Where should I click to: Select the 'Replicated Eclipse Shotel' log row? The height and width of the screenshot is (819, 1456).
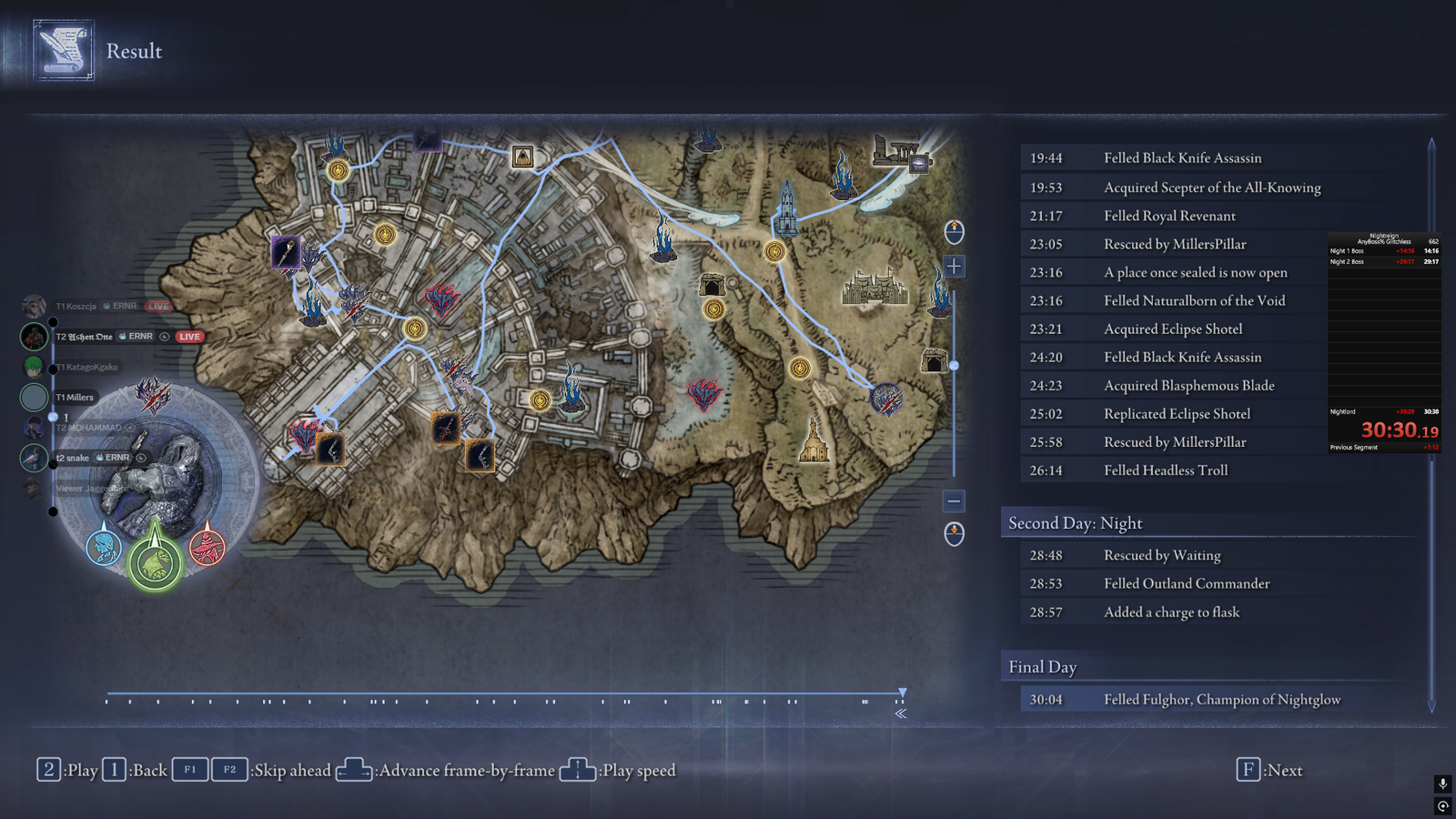1177,413
